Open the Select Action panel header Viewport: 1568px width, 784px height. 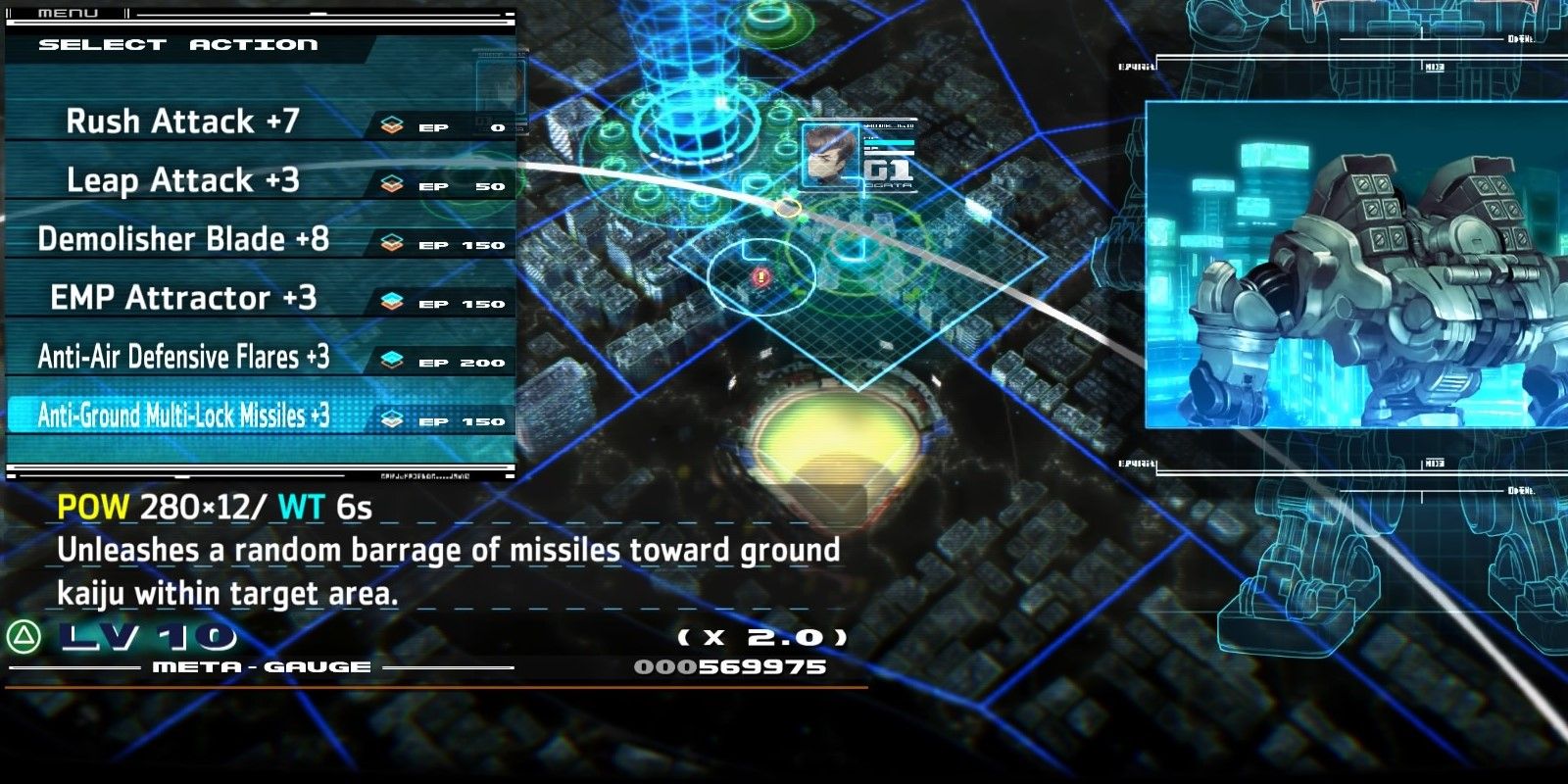176,44
